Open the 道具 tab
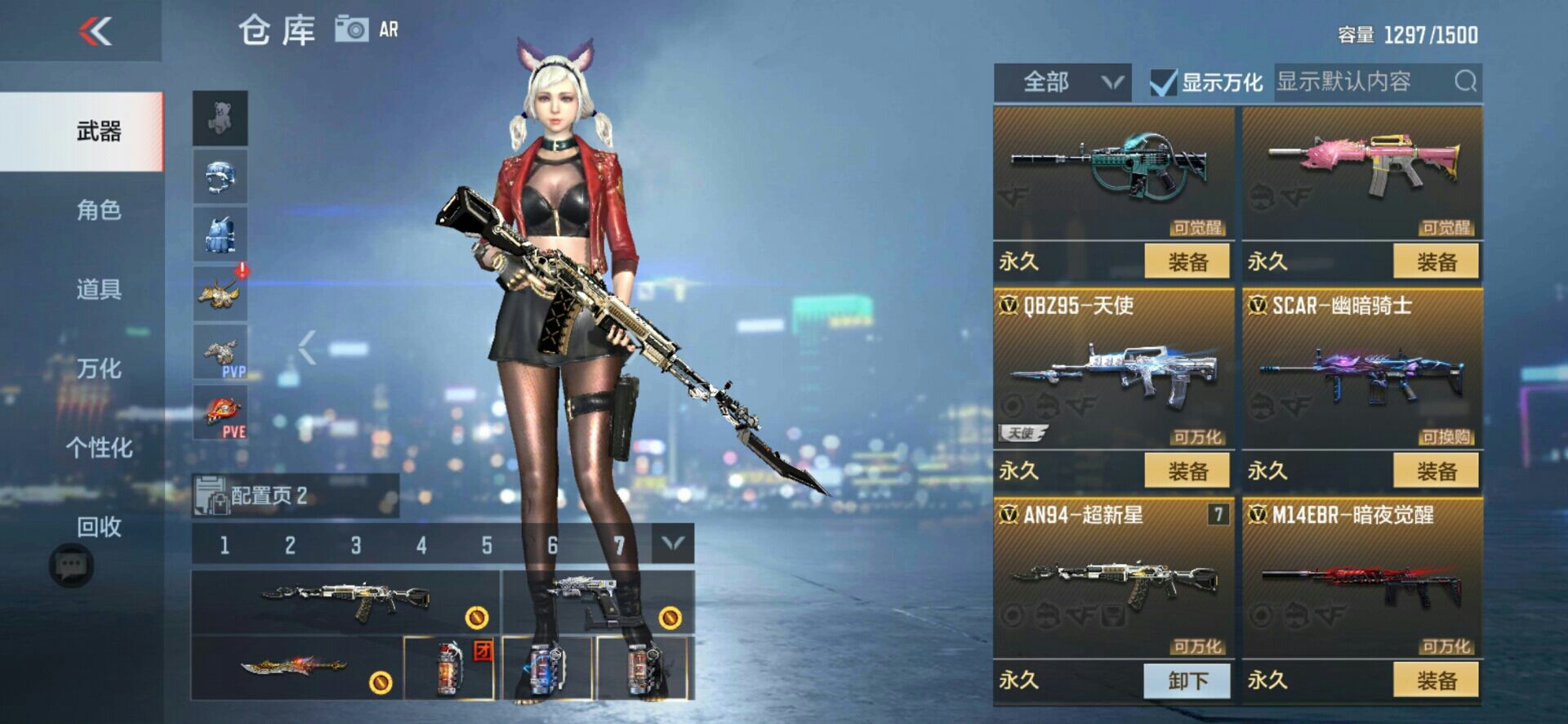The image size is (1568, 724). pos(99,289)
